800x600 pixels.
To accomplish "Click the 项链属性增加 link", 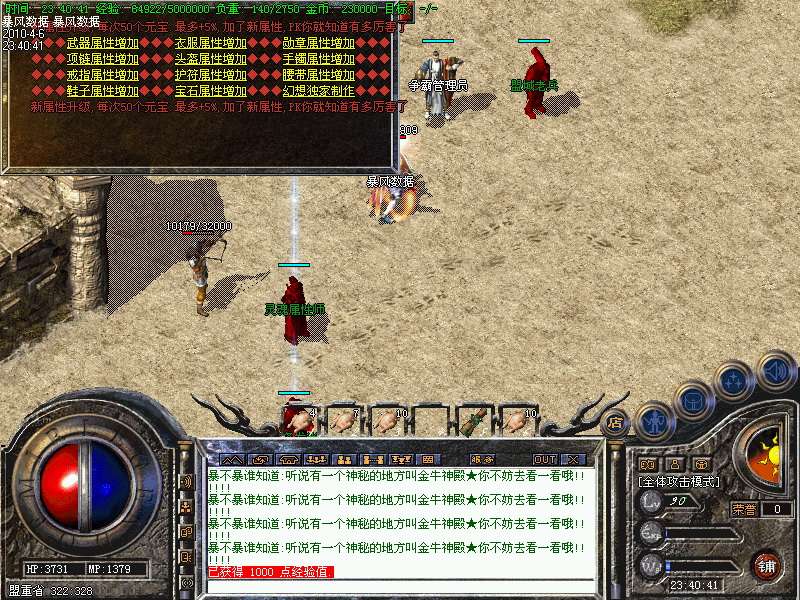I will click(103, 59).
